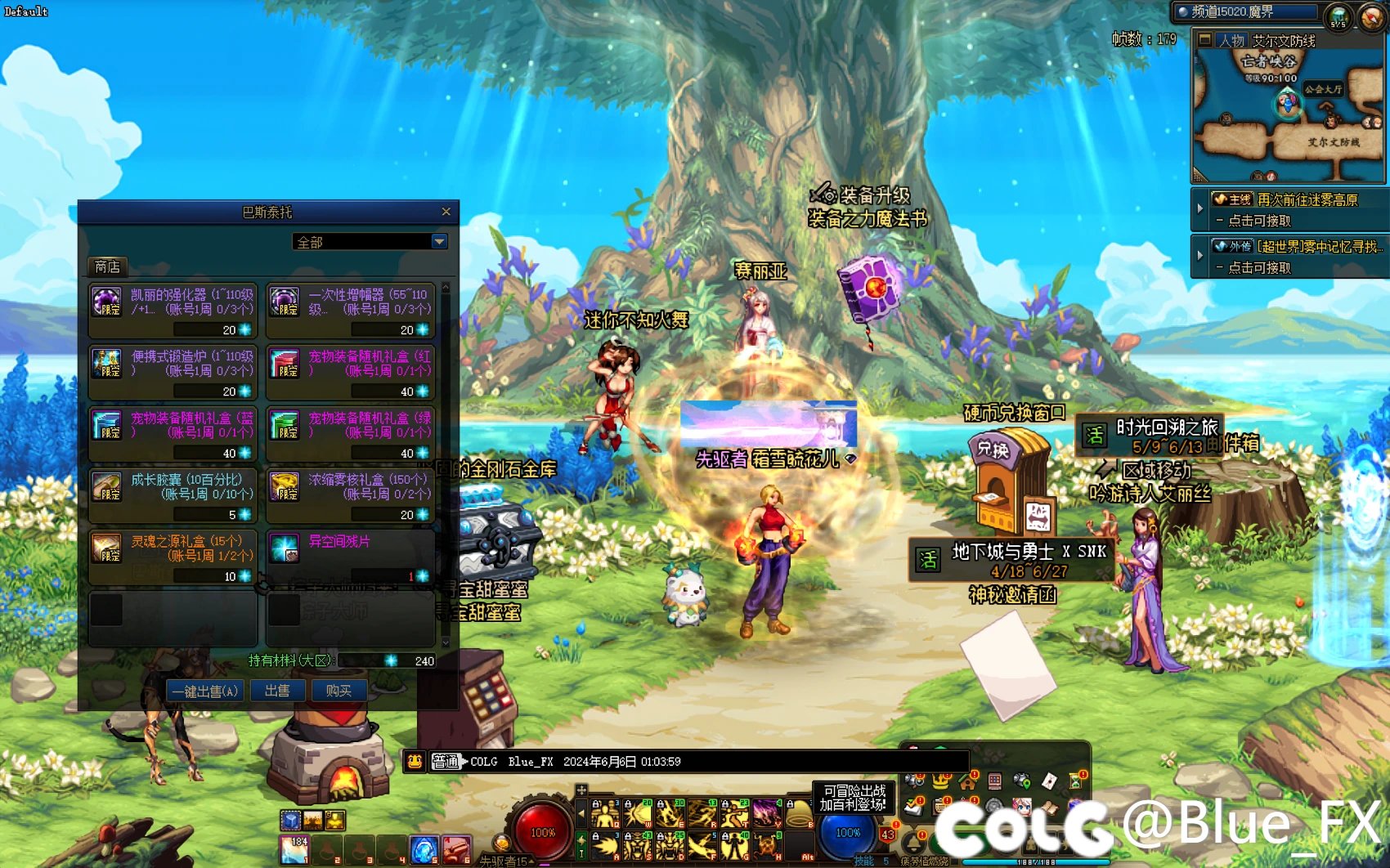
Task: Select the 异空间残片 item
Action: [351, 556]
